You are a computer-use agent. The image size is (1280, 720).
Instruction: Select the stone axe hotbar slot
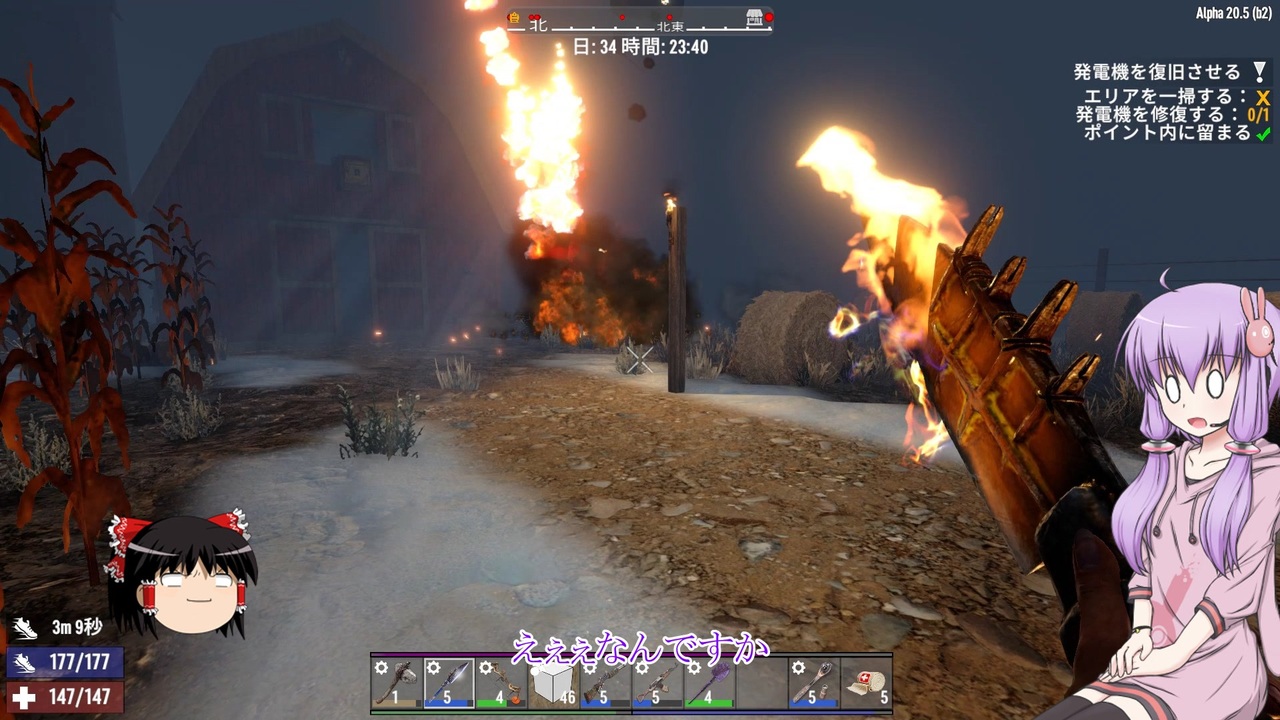click(397, 684)
